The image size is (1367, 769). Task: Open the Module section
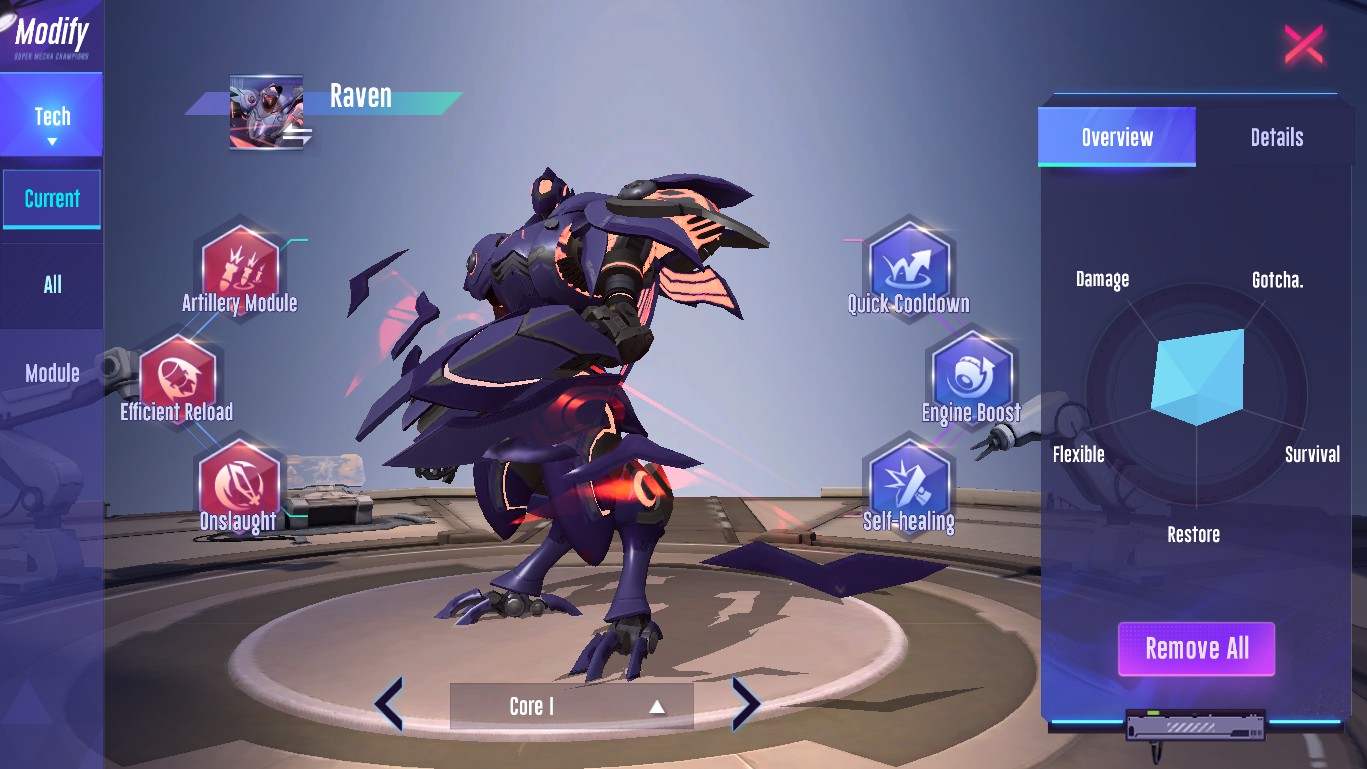click(52, 373)
